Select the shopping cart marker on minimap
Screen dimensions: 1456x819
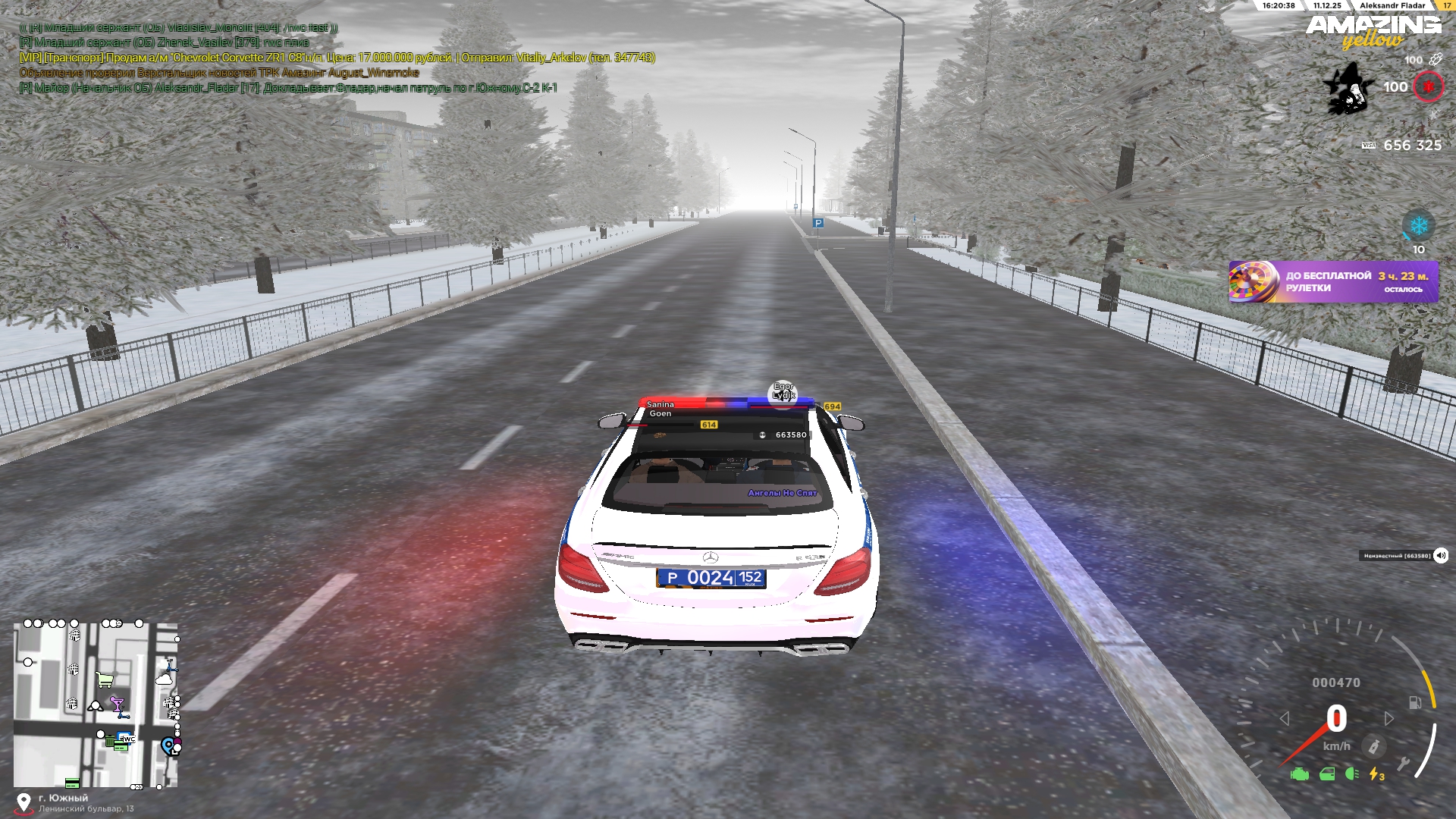click(x=105, y=679)
